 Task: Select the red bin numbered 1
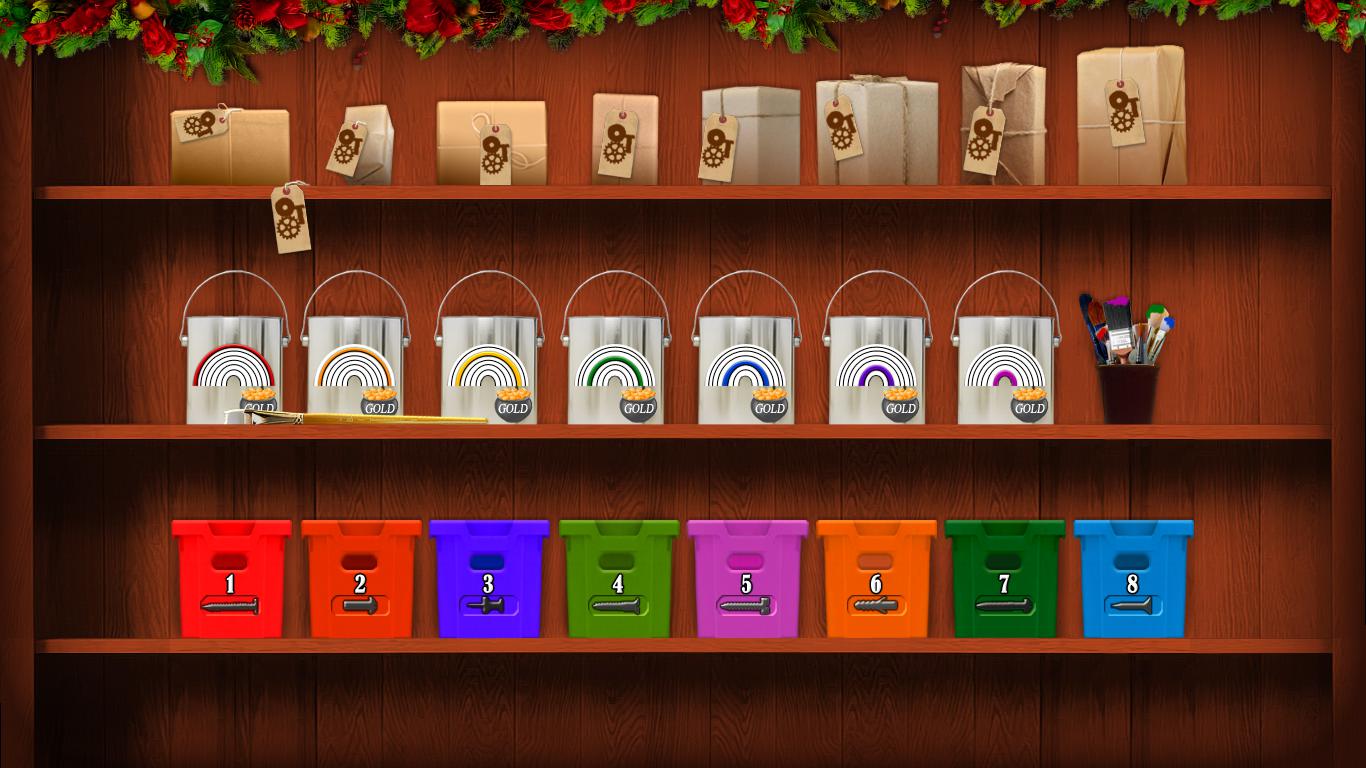pyautogui.click(x=231, y=579)
